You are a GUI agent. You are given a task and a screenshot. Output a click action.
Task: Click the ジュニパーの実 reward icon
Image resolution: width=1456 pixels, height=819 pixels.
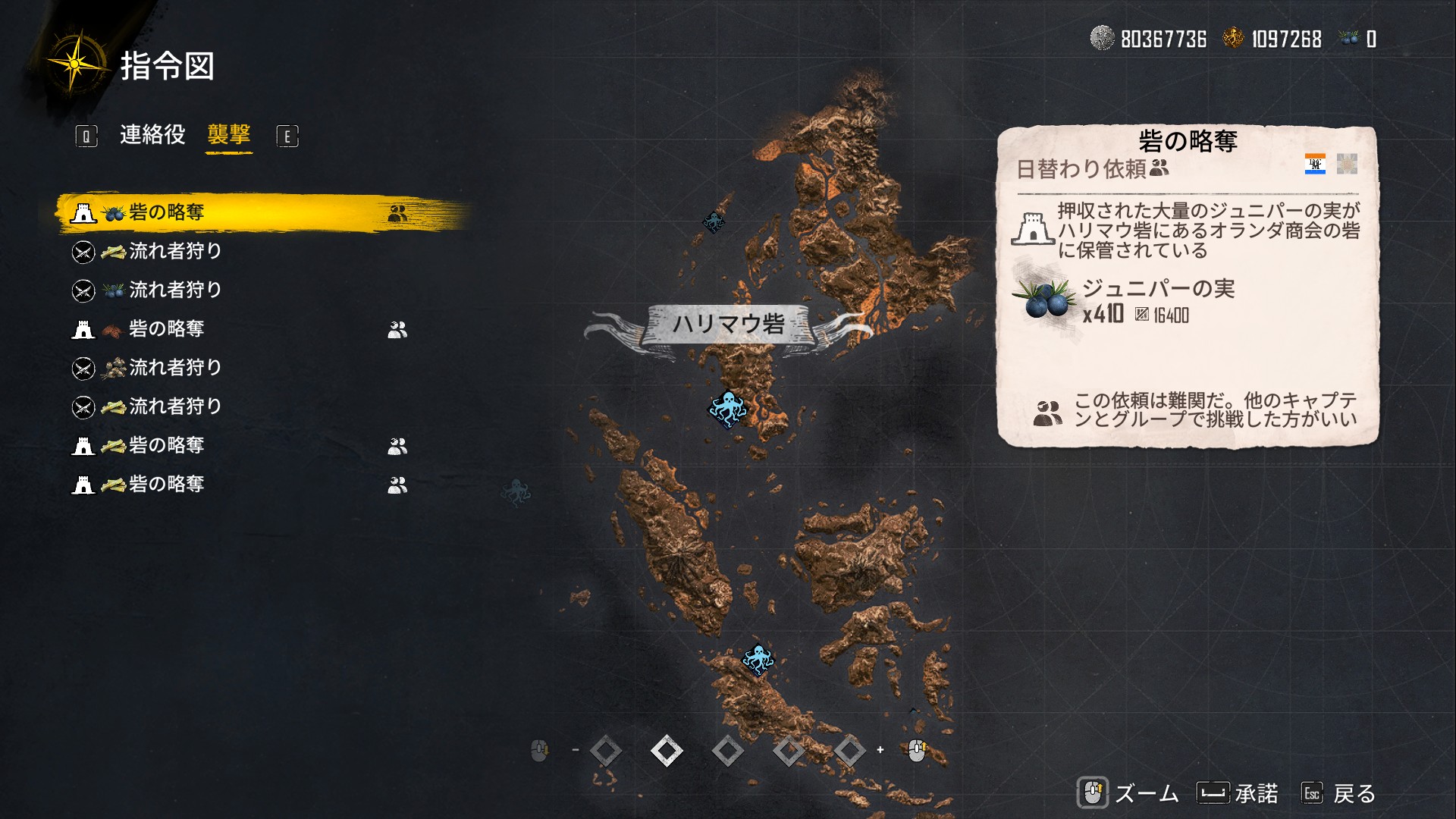pyautogui.click(x=1045, y=300)
